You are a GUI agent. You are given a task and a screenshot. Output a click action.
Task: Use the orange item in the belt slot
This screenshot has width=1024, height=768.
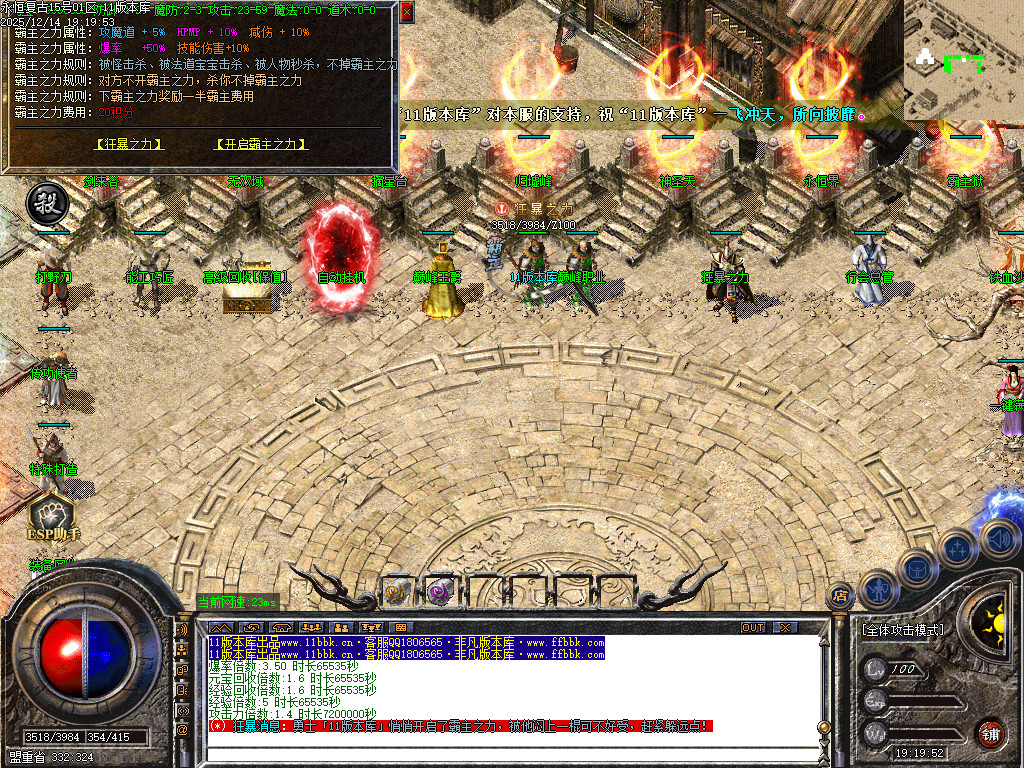[x=396, y=592]
